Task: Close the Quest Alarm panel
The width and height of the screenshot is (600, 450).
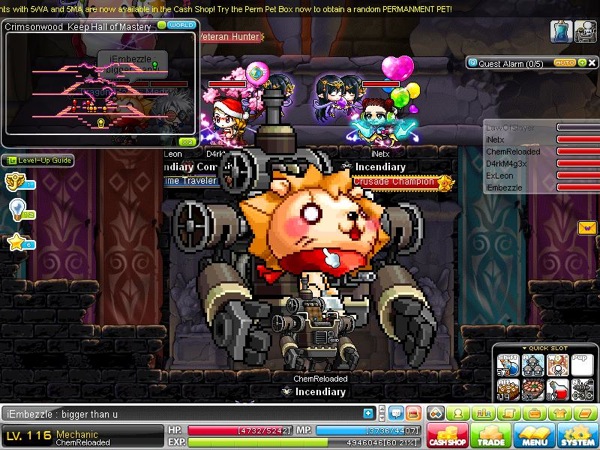Action: (591, 62)
